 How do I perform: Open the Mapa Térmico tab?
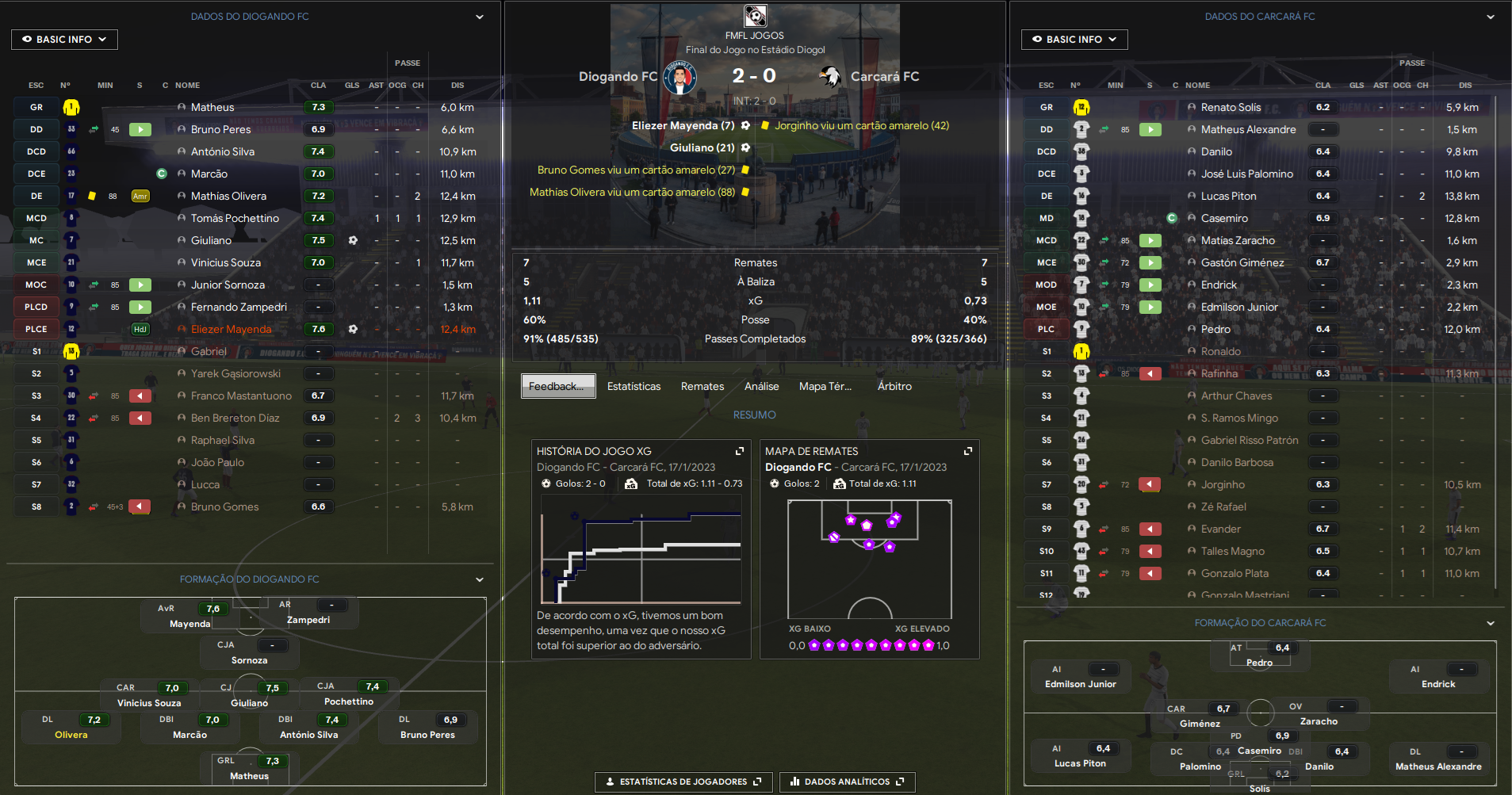825,386
